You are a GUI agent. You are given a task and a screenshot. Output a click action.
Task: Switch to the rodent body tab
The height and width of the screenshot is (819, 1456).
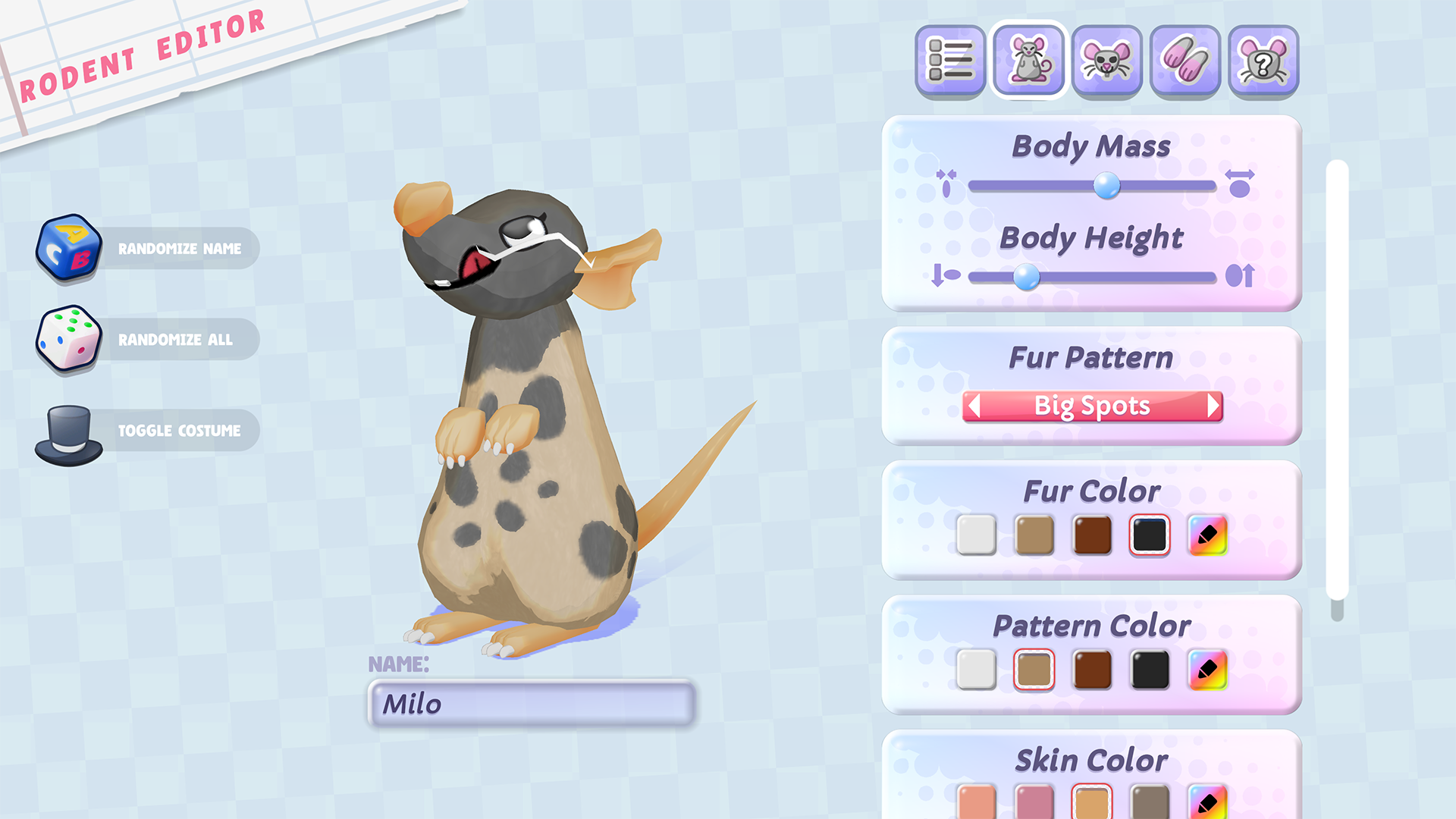click(x=1029, y=61)
